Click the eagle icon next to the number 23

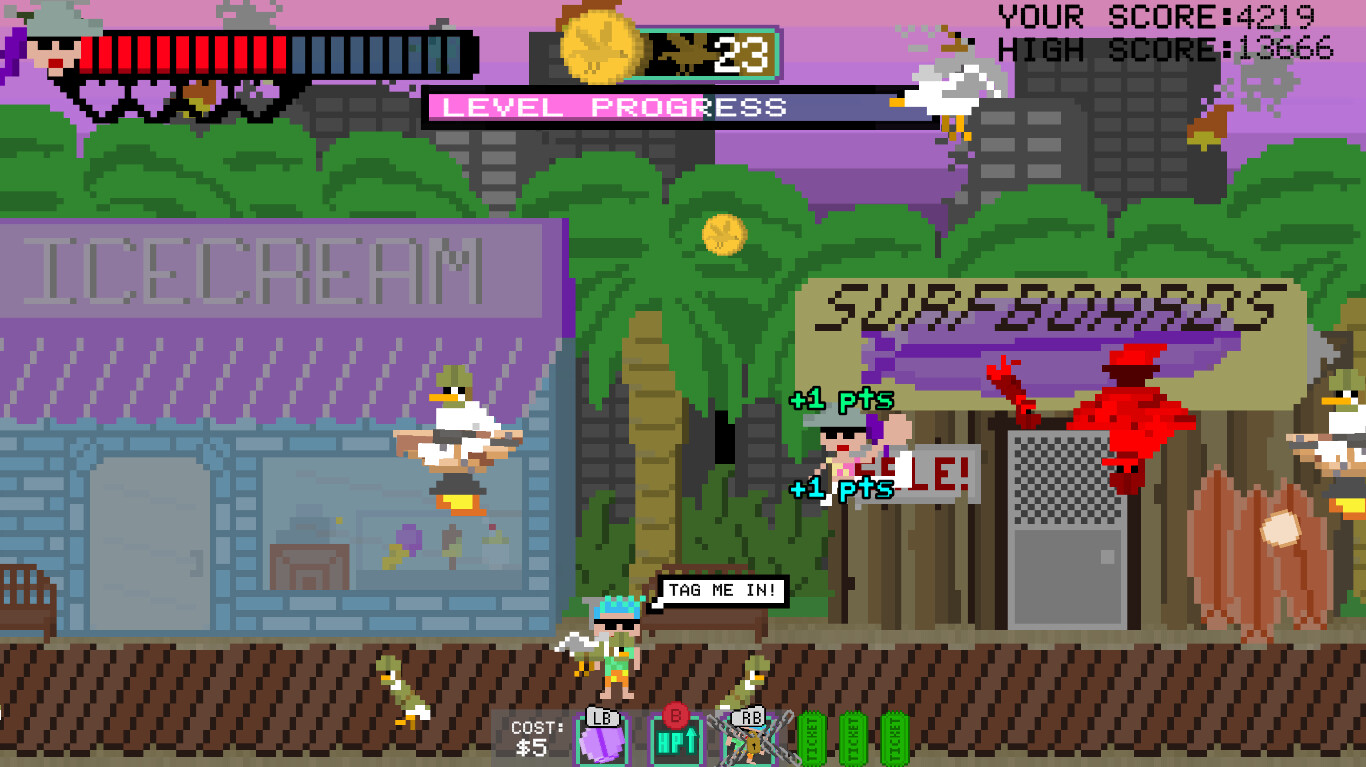click(679, 55)
